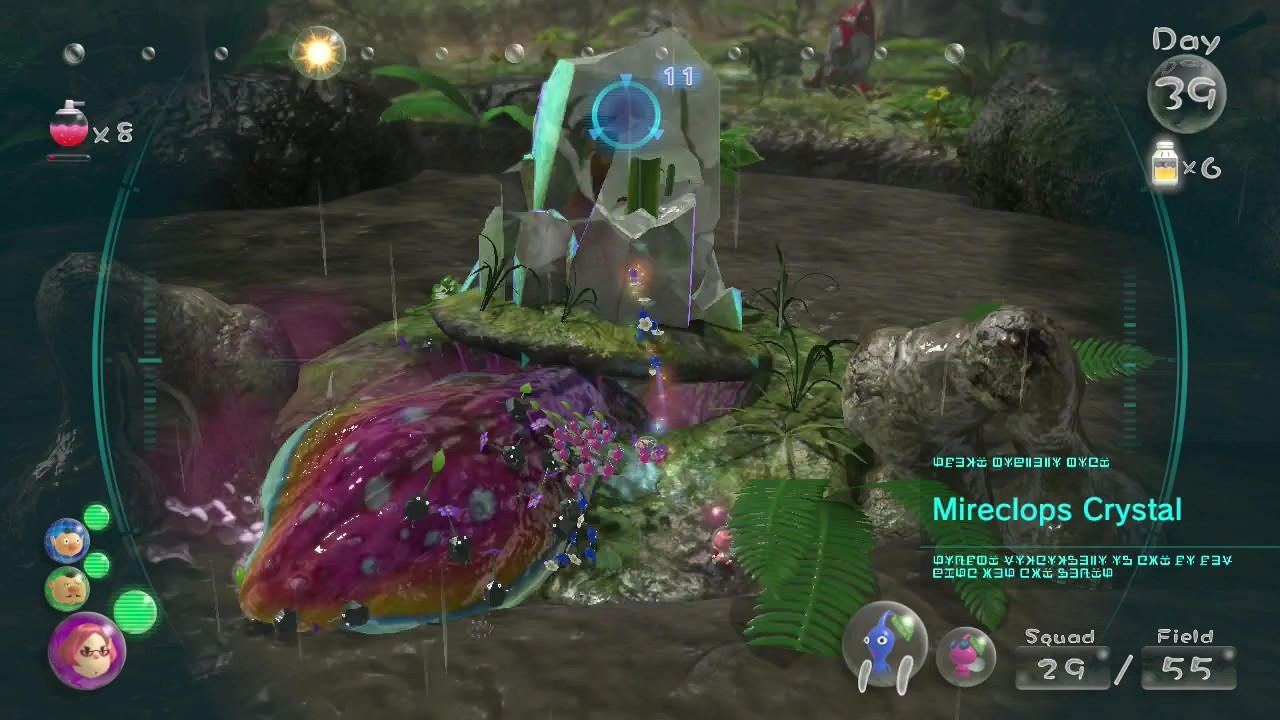This screenshot has width=1280, height=720.
Task: Select the Winged Pikmin type icon
Action: [x=966, y=655]
